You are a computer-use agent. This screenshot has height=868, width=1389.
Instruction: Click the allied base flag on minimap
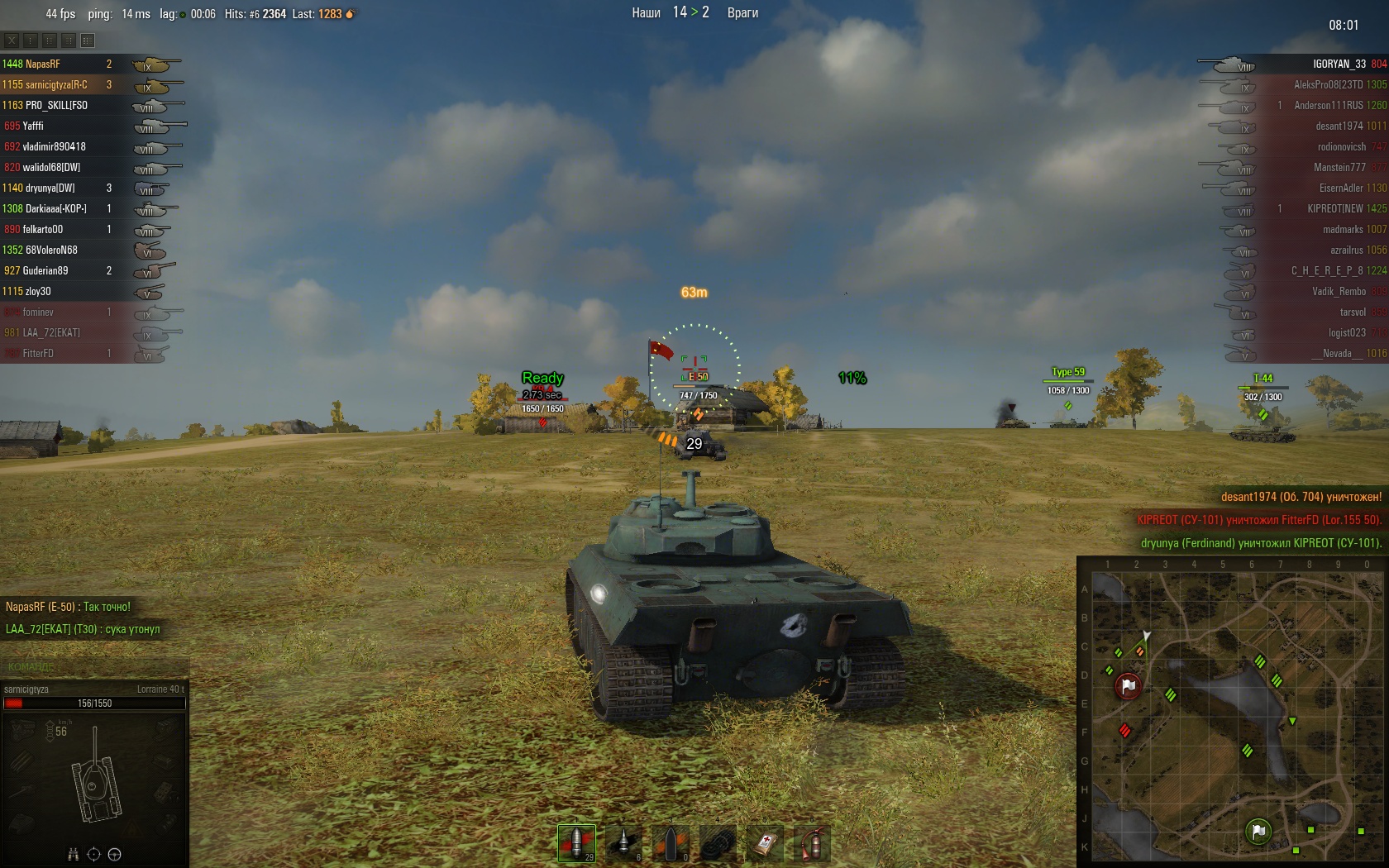click(1258, 831)
